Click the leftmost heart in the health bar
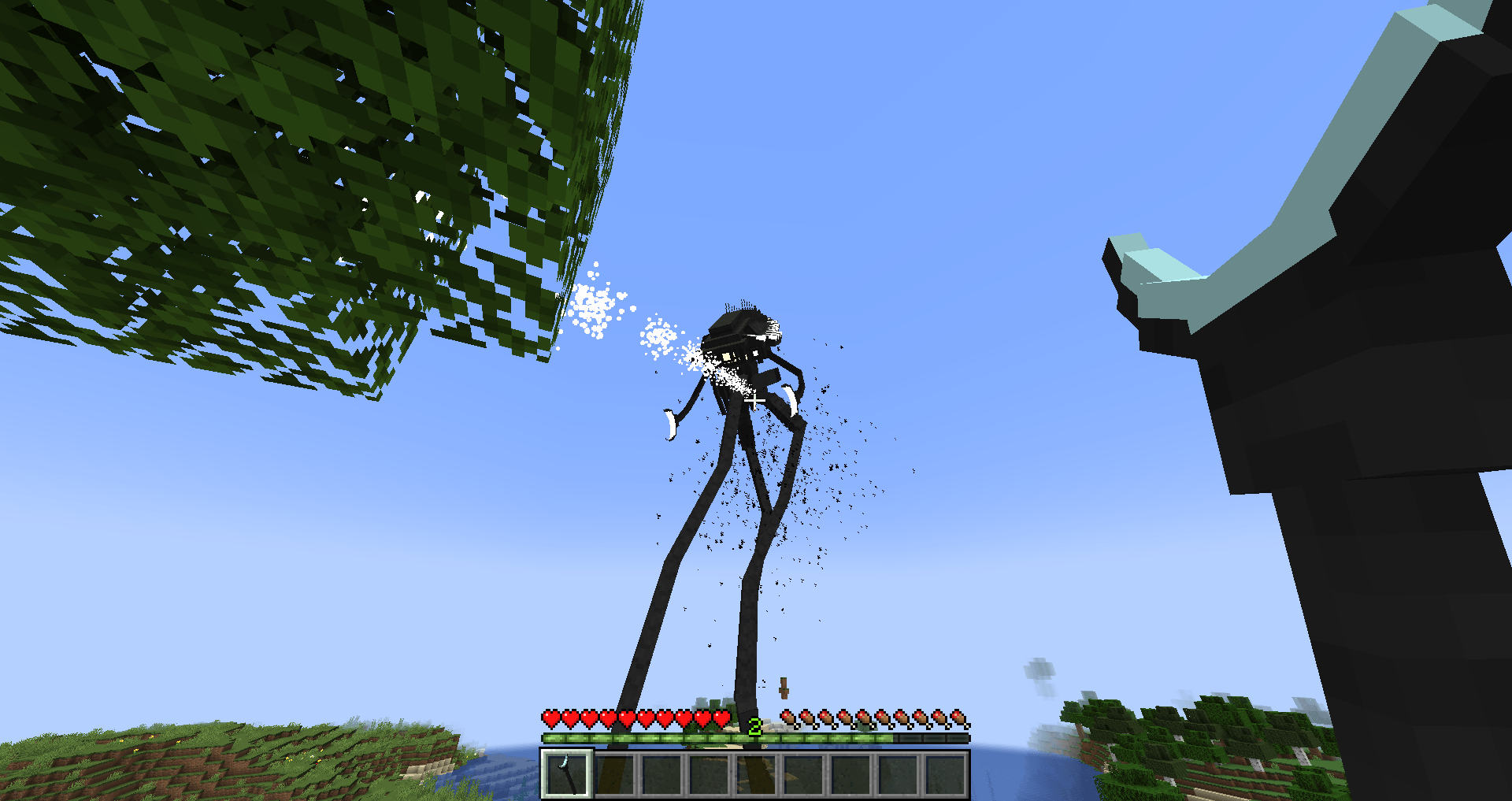 tap(550, 718)
